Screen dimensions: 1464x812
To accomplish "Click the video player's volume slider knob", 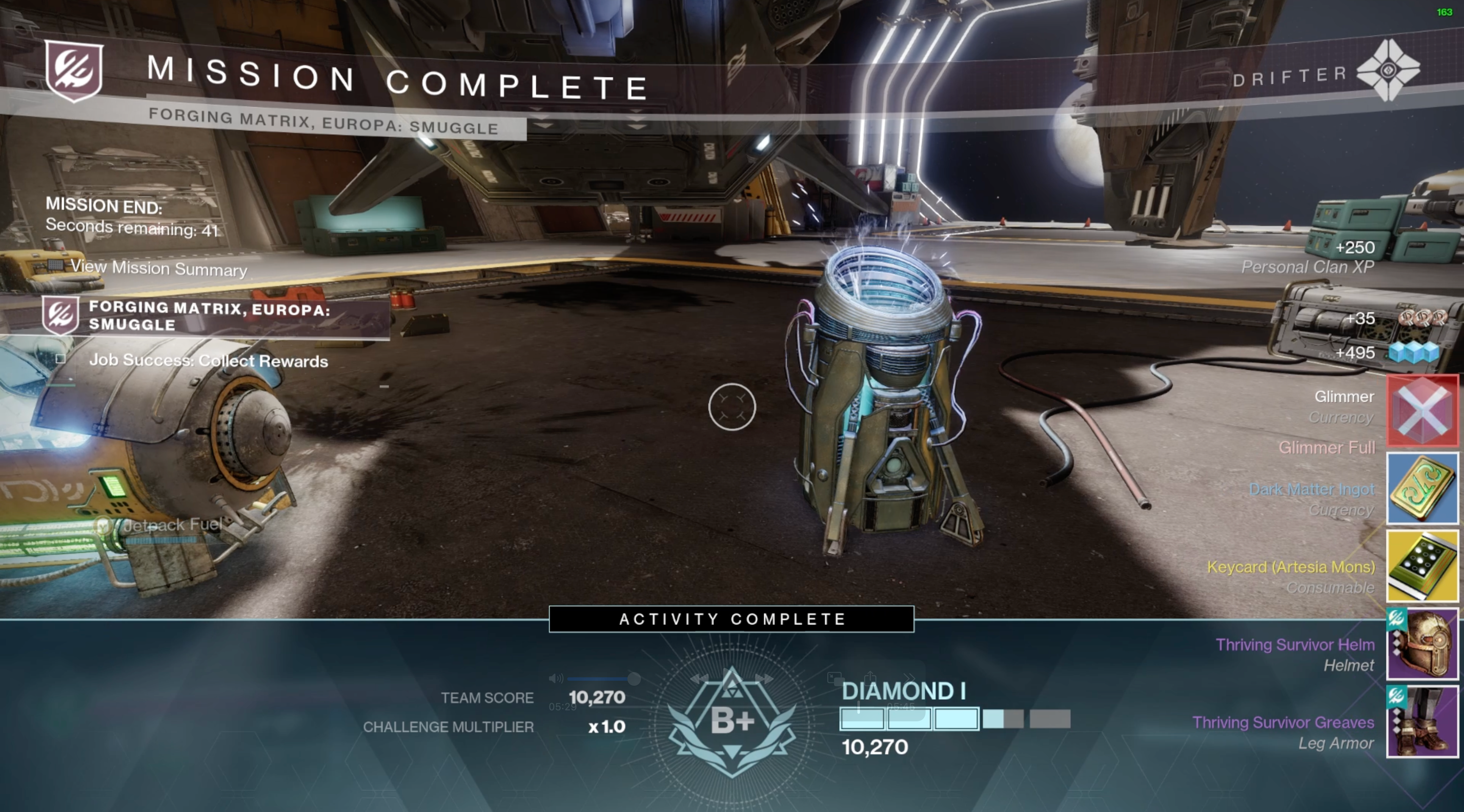I will [x=634, y=679].
